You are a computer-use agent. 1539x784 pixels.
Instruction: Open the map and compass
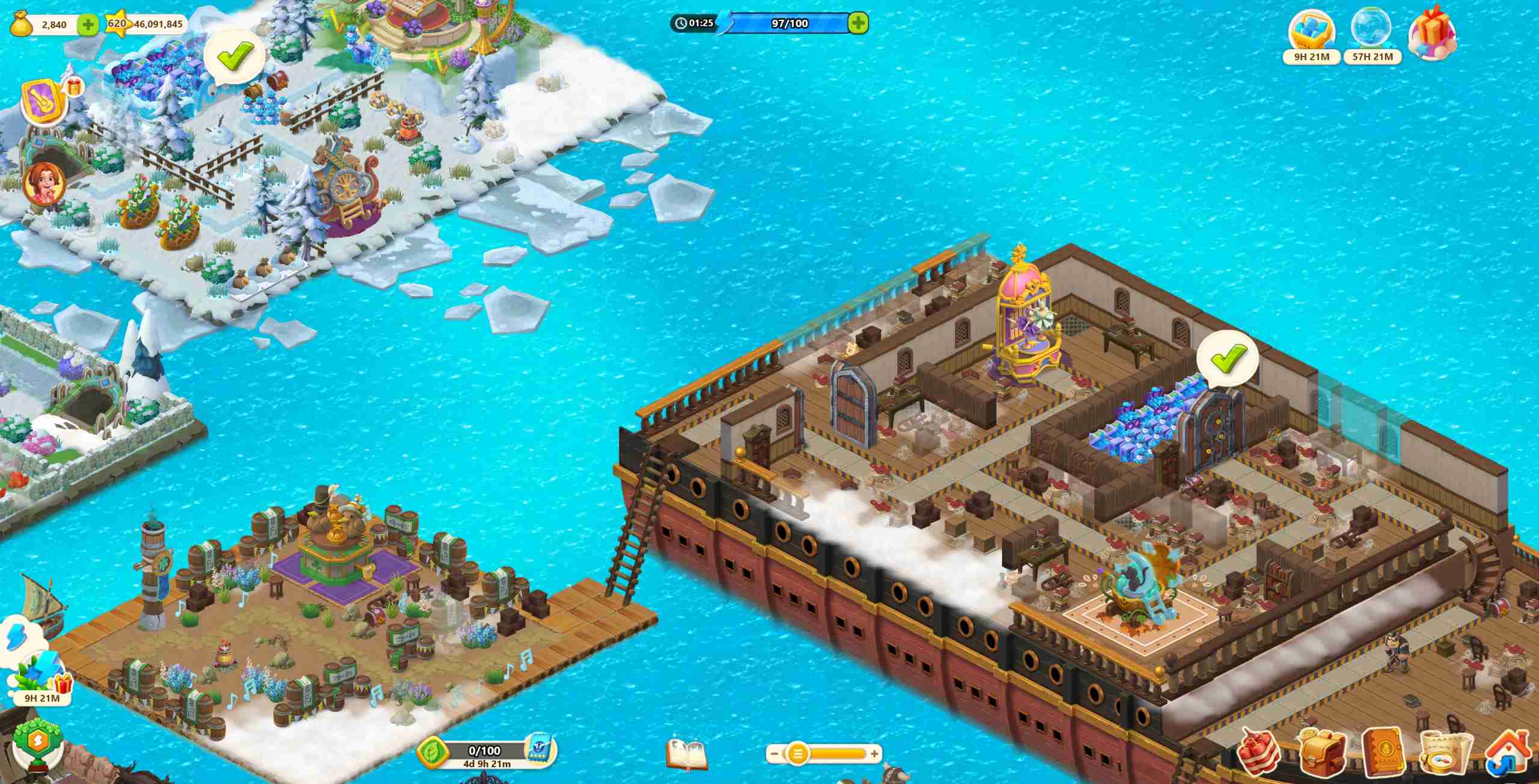[1445, 752]
